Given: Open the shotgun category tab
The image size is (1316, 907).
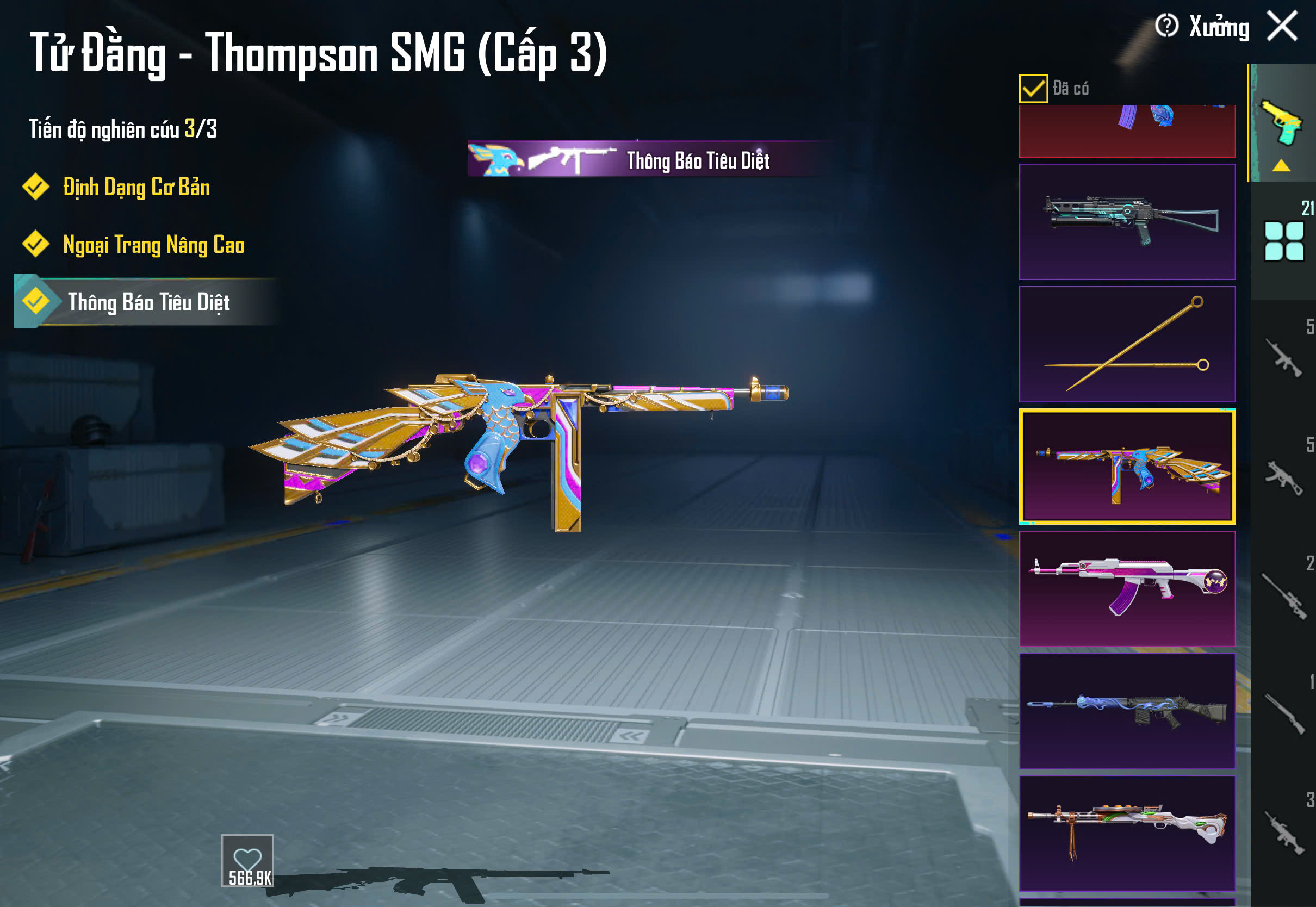Looking at the screenshot, I should point(1283,713).
